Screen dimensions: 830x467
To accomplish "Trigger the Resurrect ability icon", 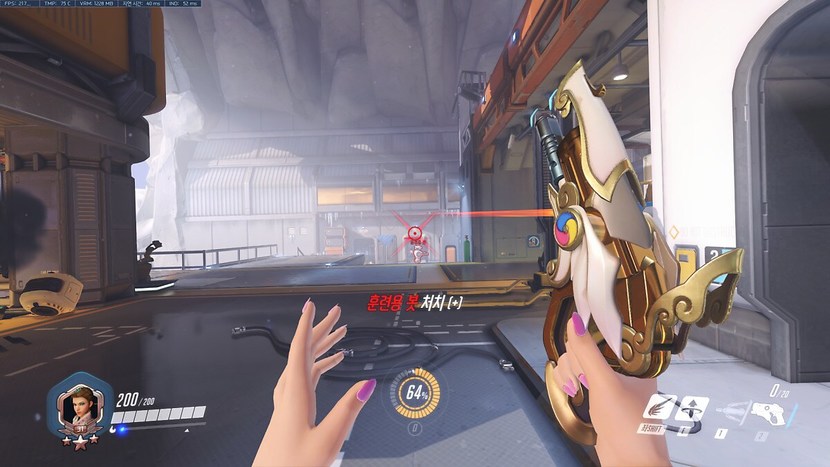I will (x=692, y=408).
